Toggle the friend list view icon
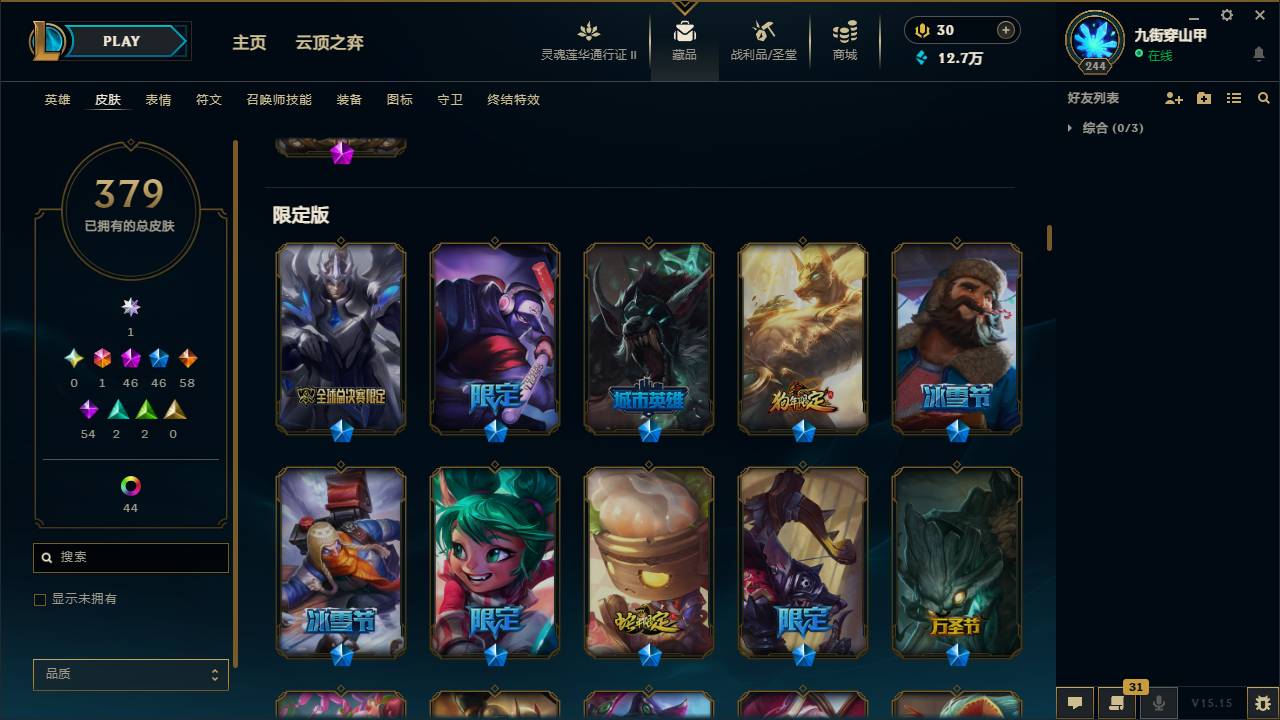 click(1233, 98)
